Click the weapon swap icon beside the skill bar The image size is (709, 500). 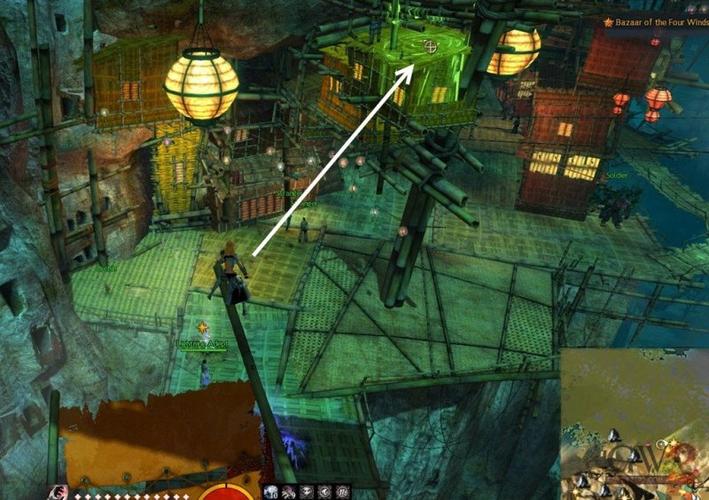pos(60,492)
